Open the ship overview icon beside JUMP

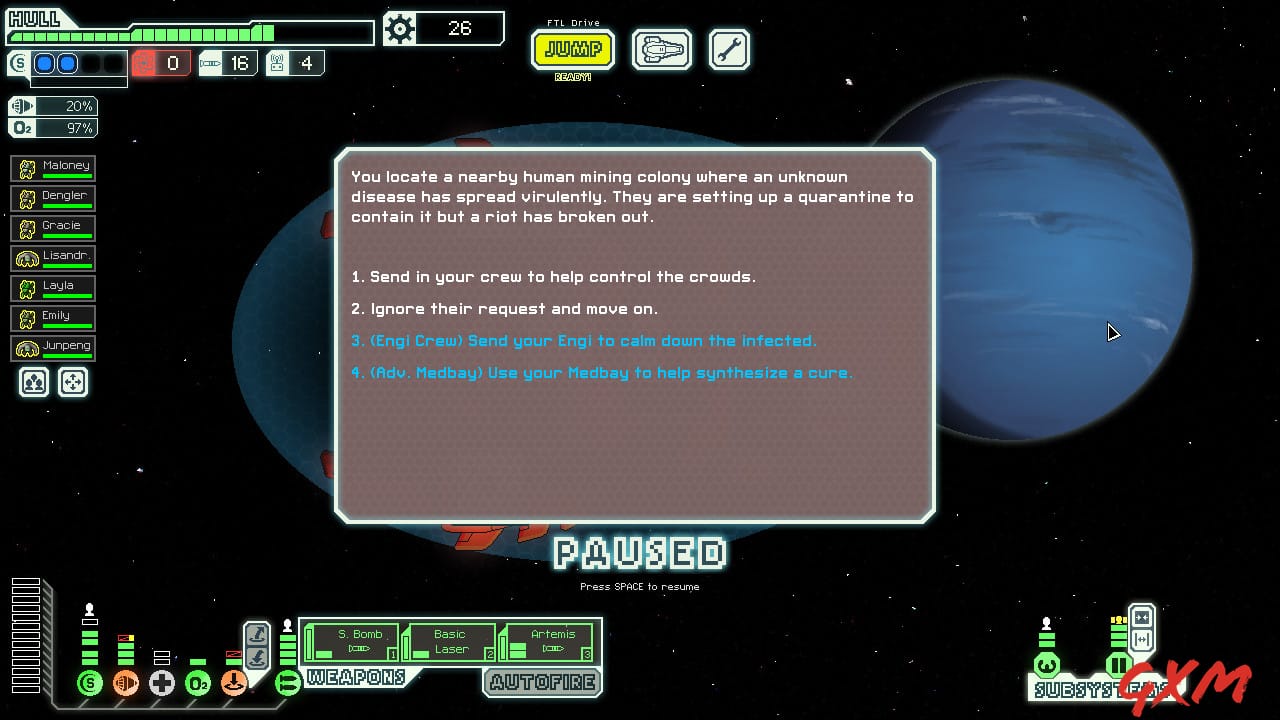661,49
